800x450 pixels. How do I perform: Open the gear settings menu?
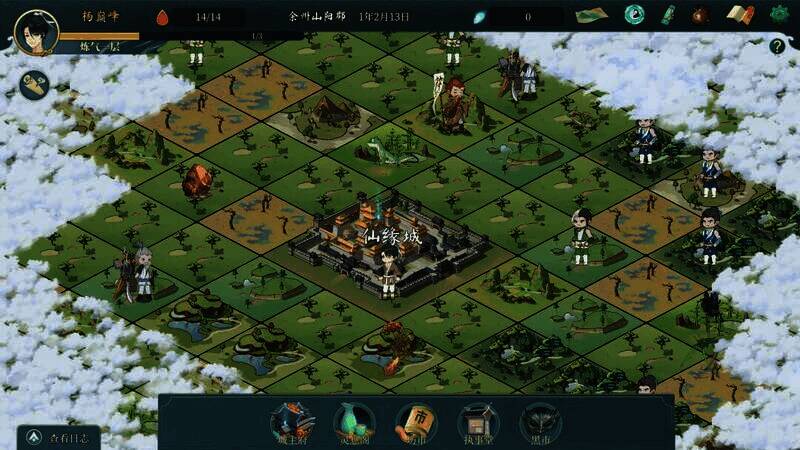click(x=779, y=15)
